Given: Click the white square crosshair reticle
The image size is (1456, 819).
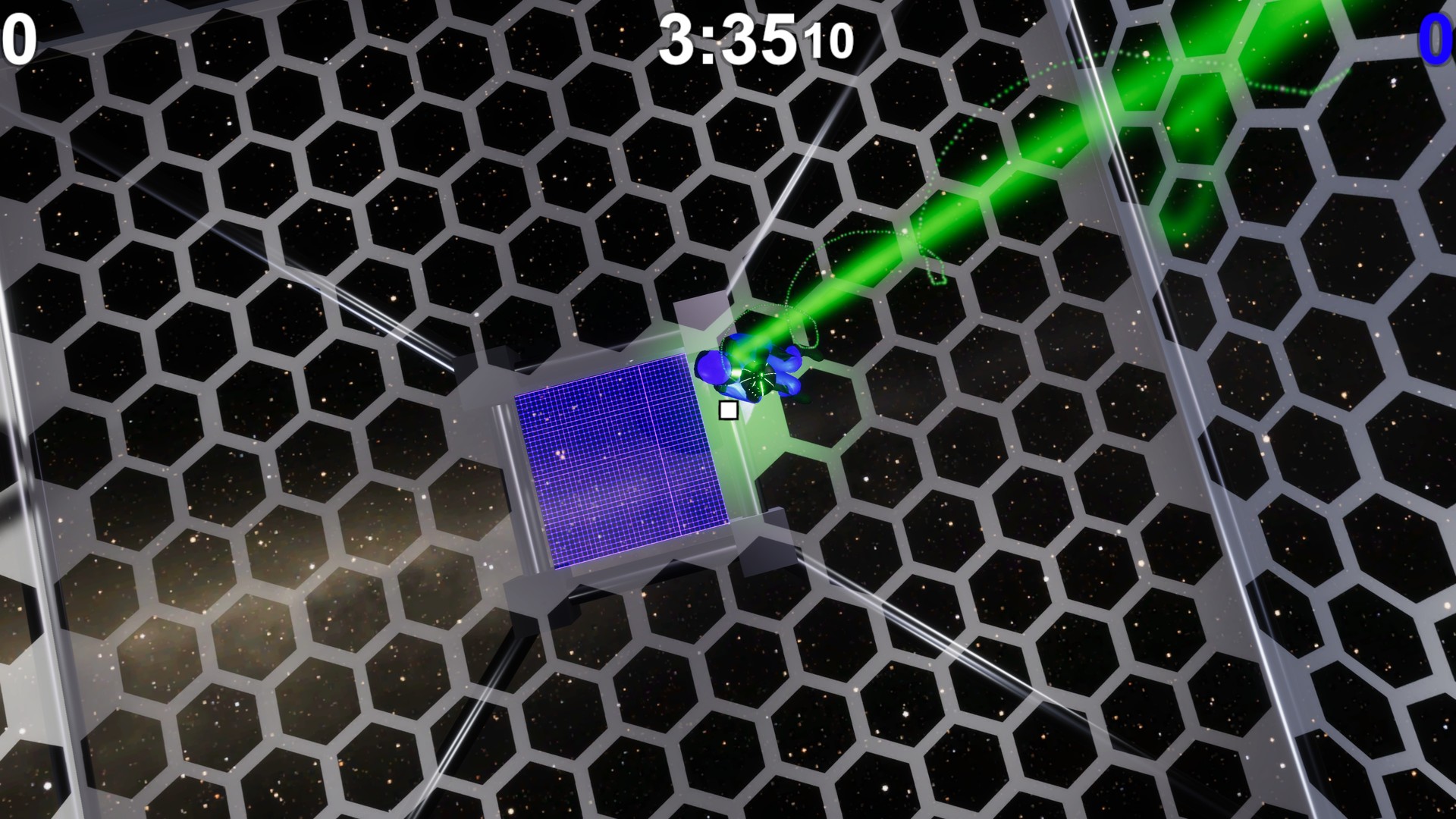Looking at the screenshot, I should pos(728,409).
